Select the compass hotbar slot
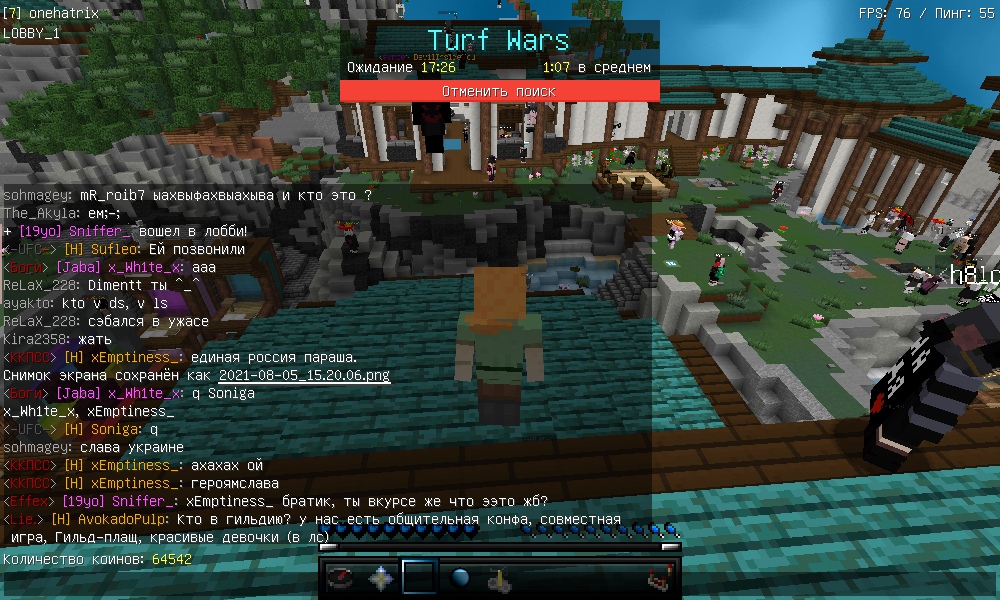 (341, 578)
